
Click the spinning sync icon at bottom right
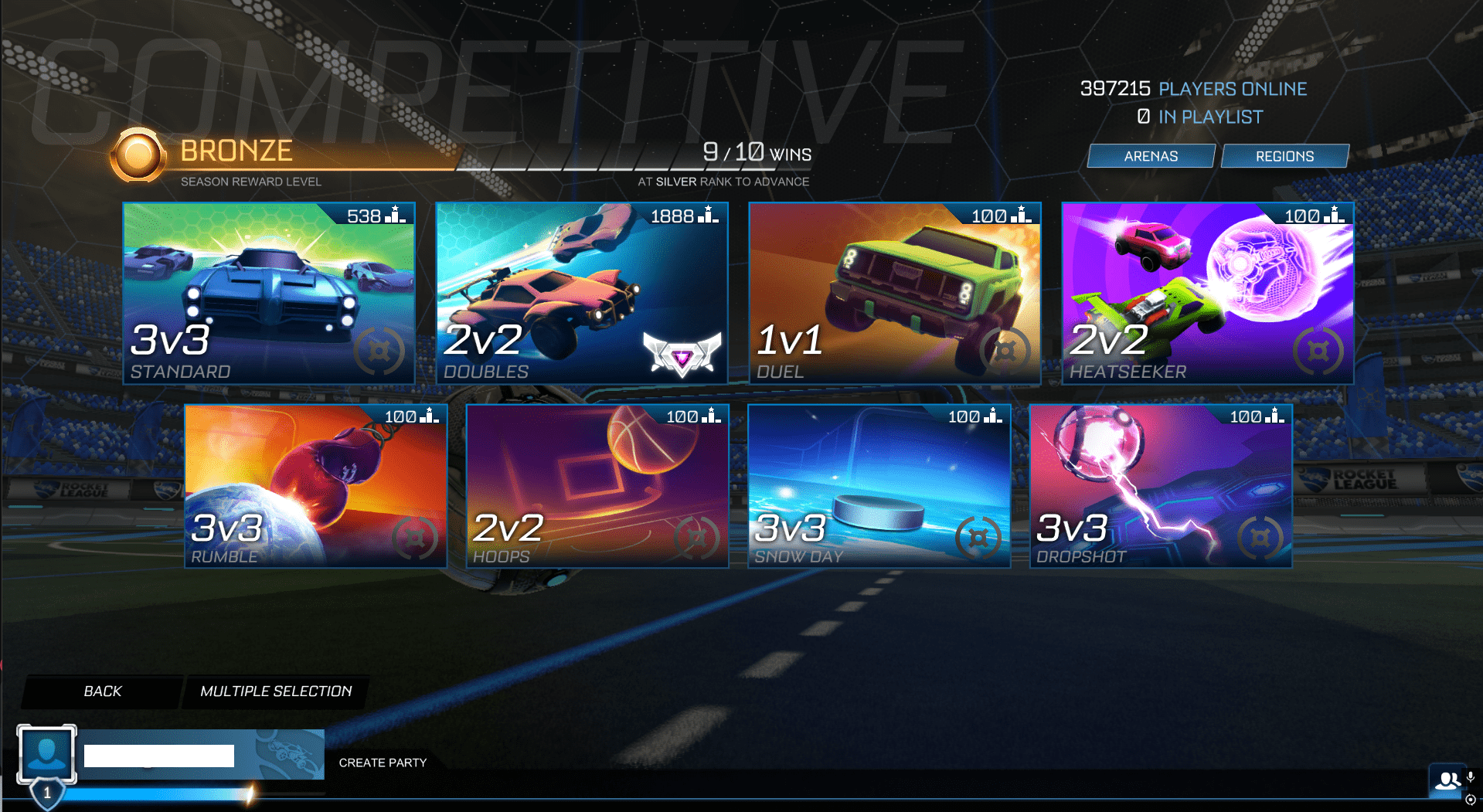pos(1471,800)
